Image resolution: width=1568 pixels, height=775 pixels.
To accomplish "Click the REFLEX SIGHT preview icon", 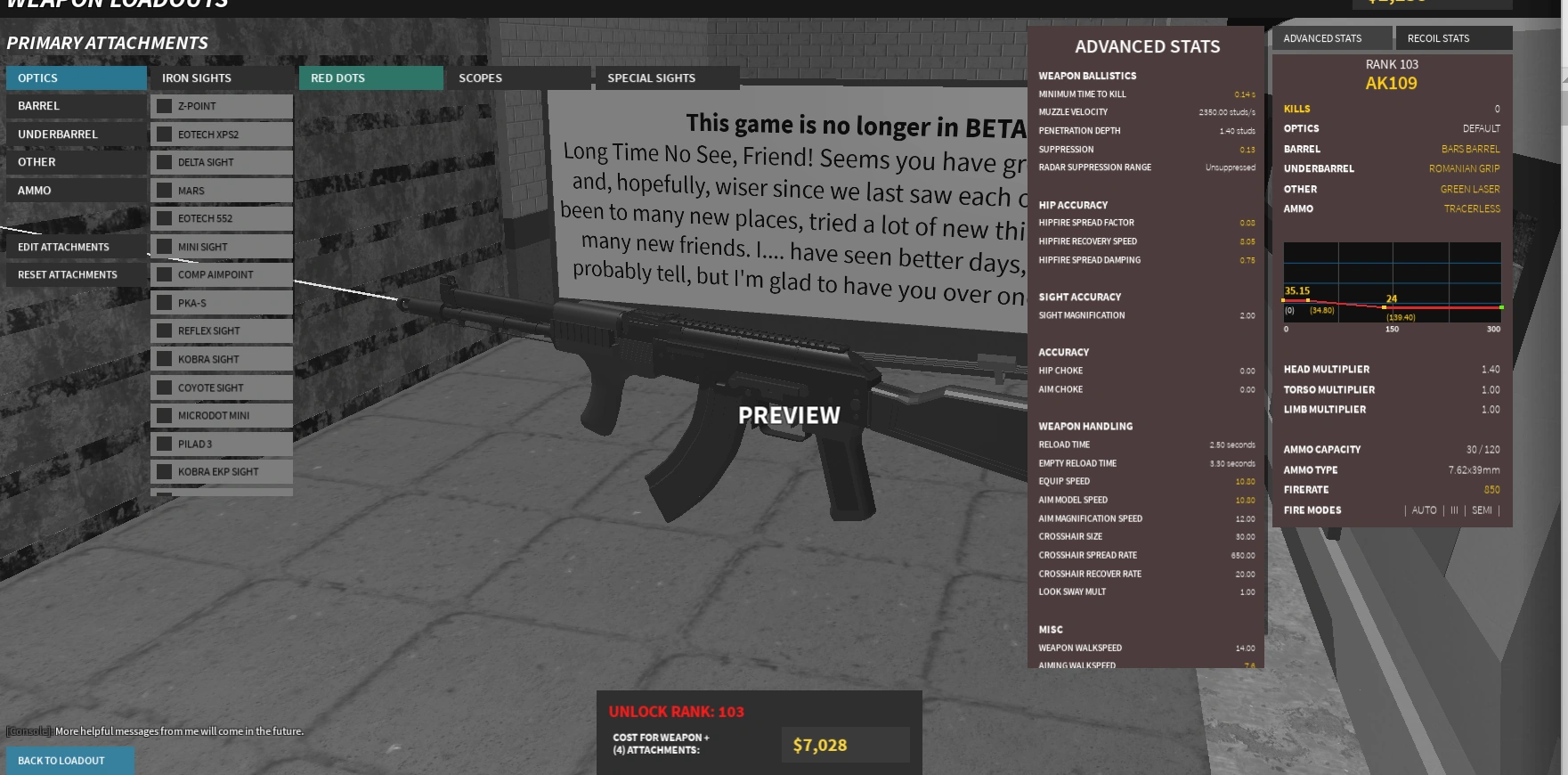I will coord(162,330).
